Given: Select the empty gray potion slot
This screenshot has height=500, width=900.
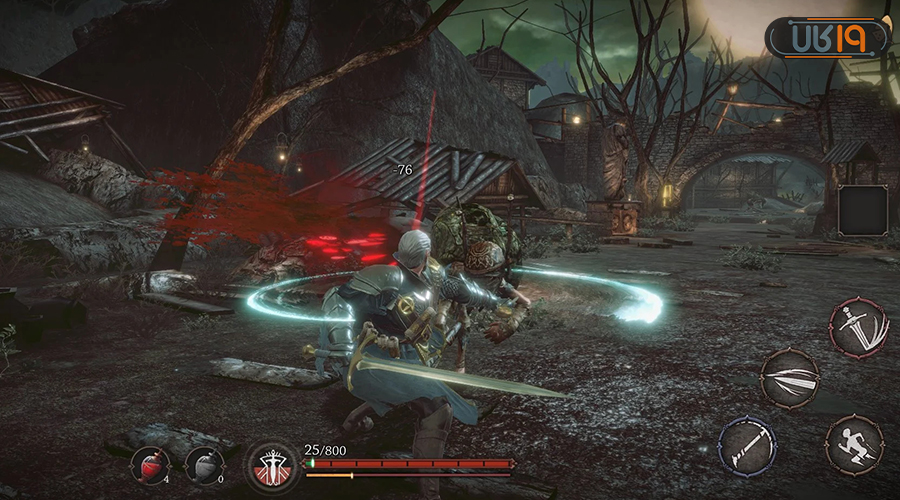Looking at the screenshot, I should click(x=204, y=465).
